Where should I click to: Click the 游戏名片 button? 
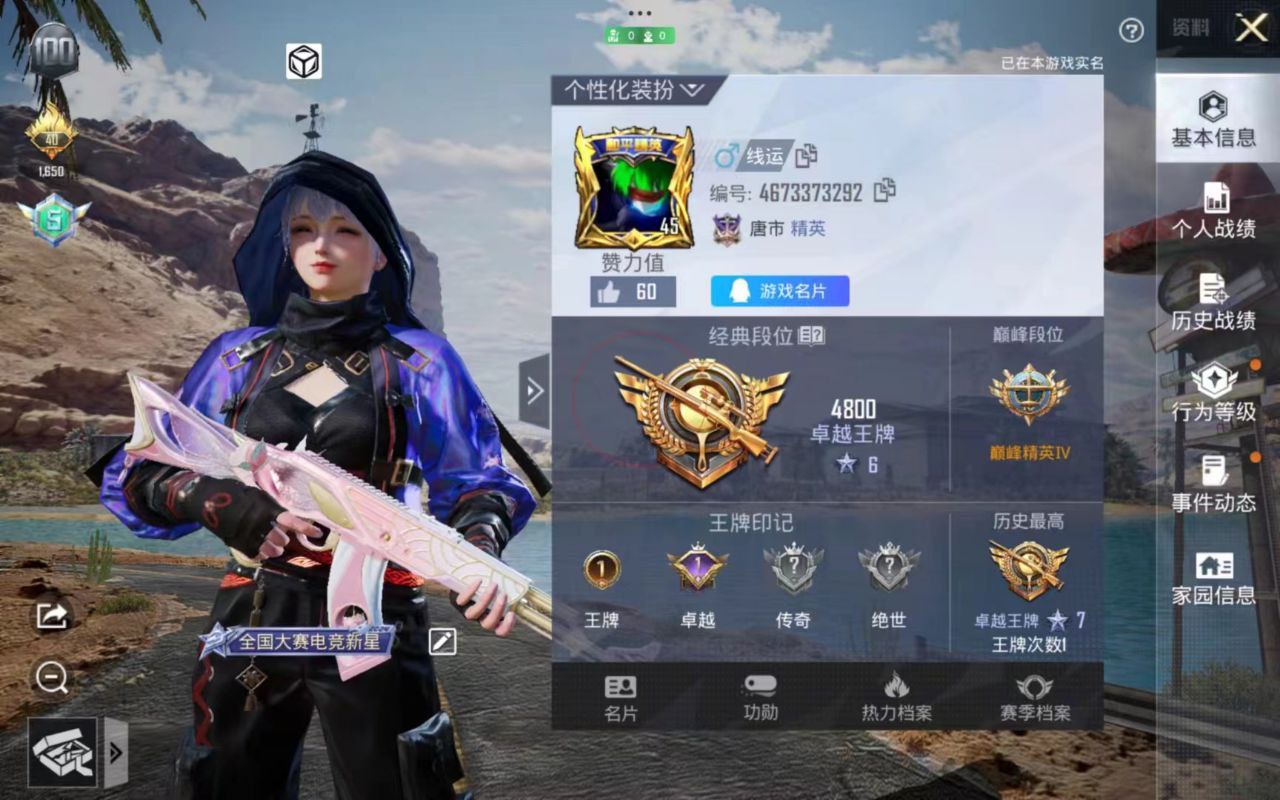coord(780,291)
